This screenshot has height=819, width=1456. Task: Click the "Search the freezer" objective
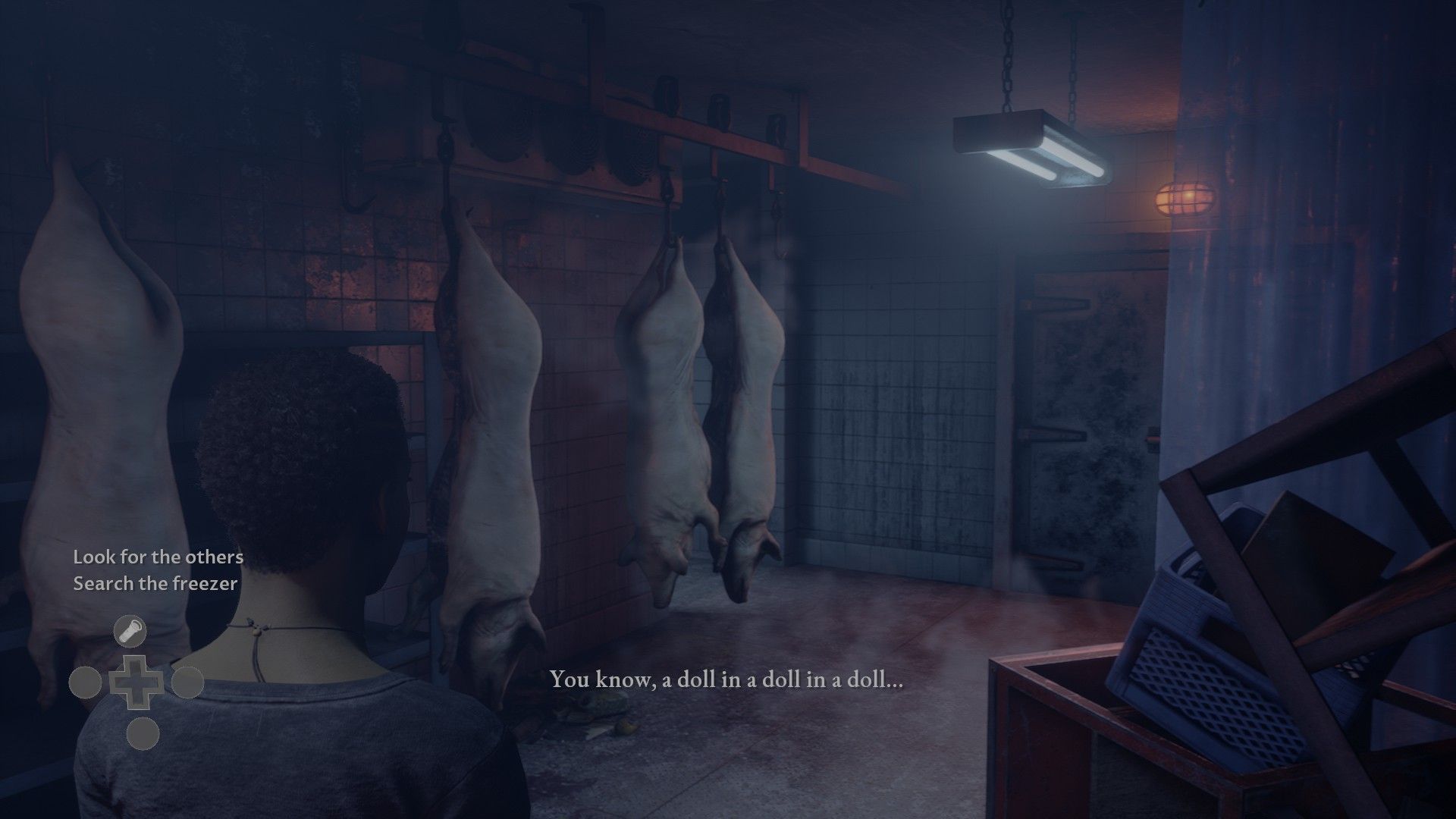point(155,583)
